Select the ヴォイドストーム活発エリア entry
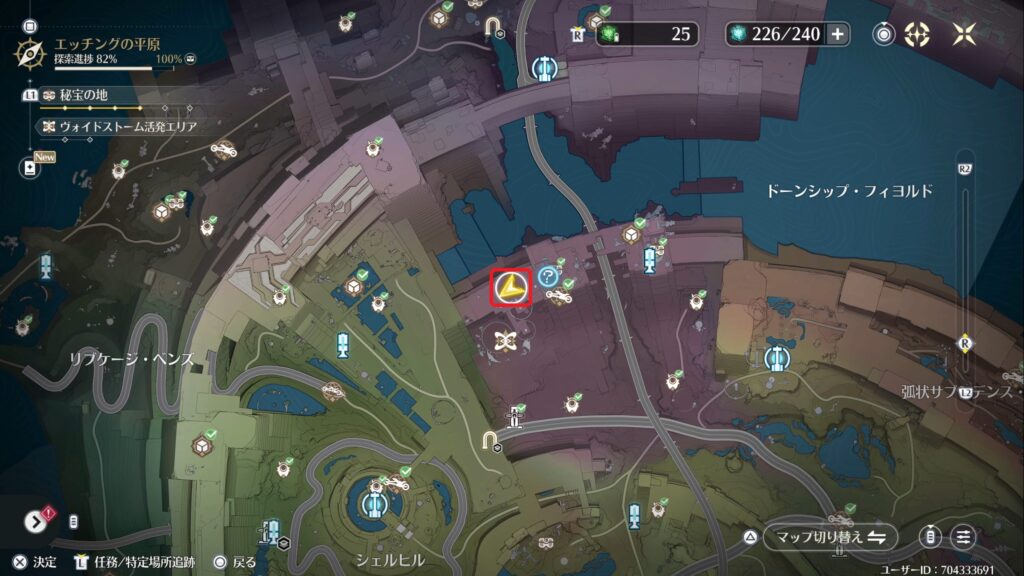The image size is (1024, 576). pyautogui.click(x=120, y=127)
